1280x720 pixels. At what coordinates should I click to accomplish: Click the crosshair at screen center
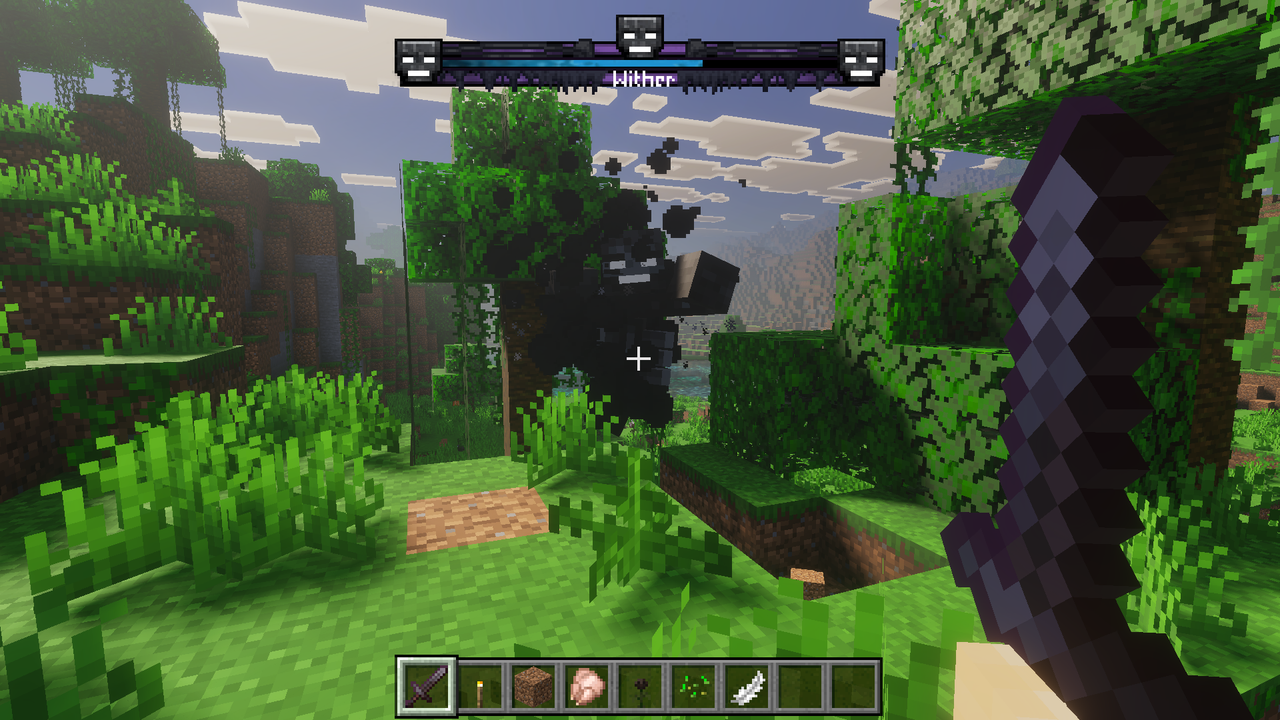(639, 356)
